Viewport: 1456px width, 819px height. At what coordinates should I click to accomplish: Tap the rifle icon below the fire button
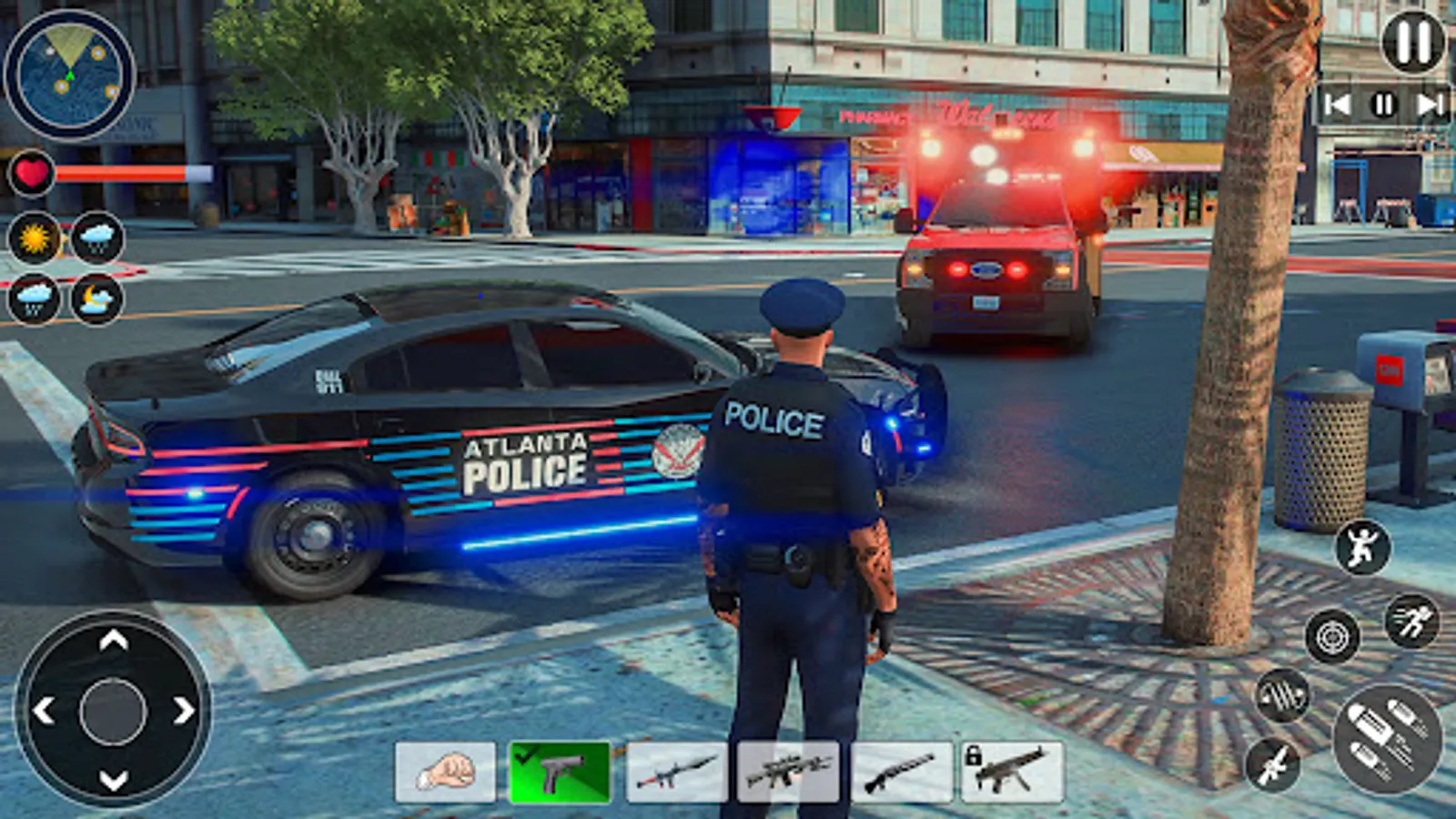point(1277,767)
